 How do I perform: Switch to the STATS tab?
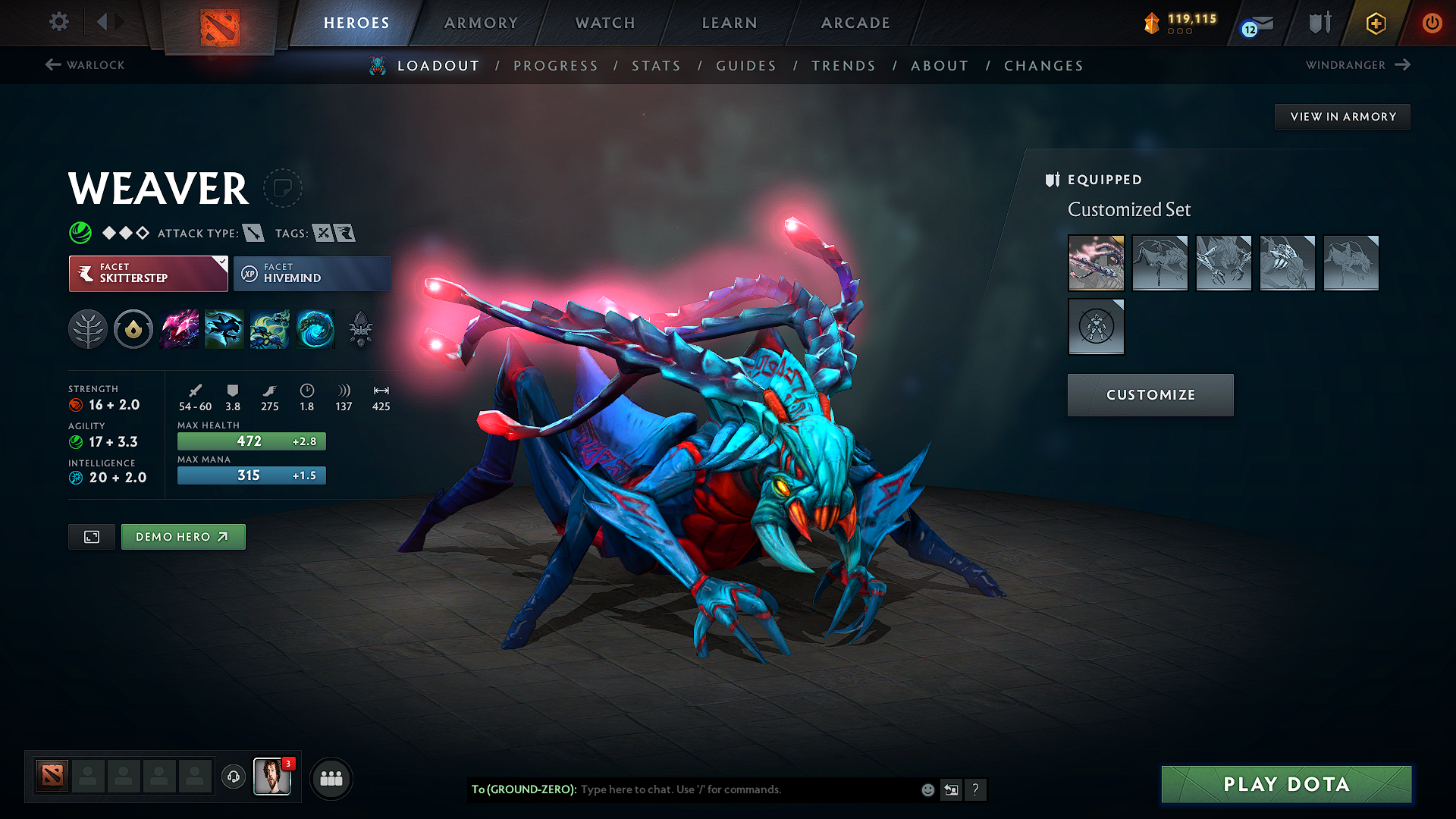coord(657,65)
